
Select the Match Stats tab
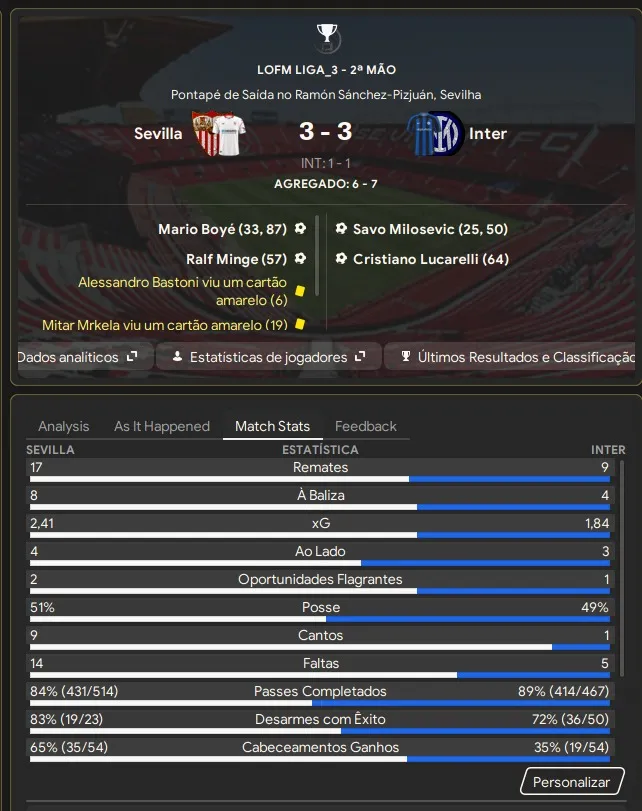click(x=272, y=426)
